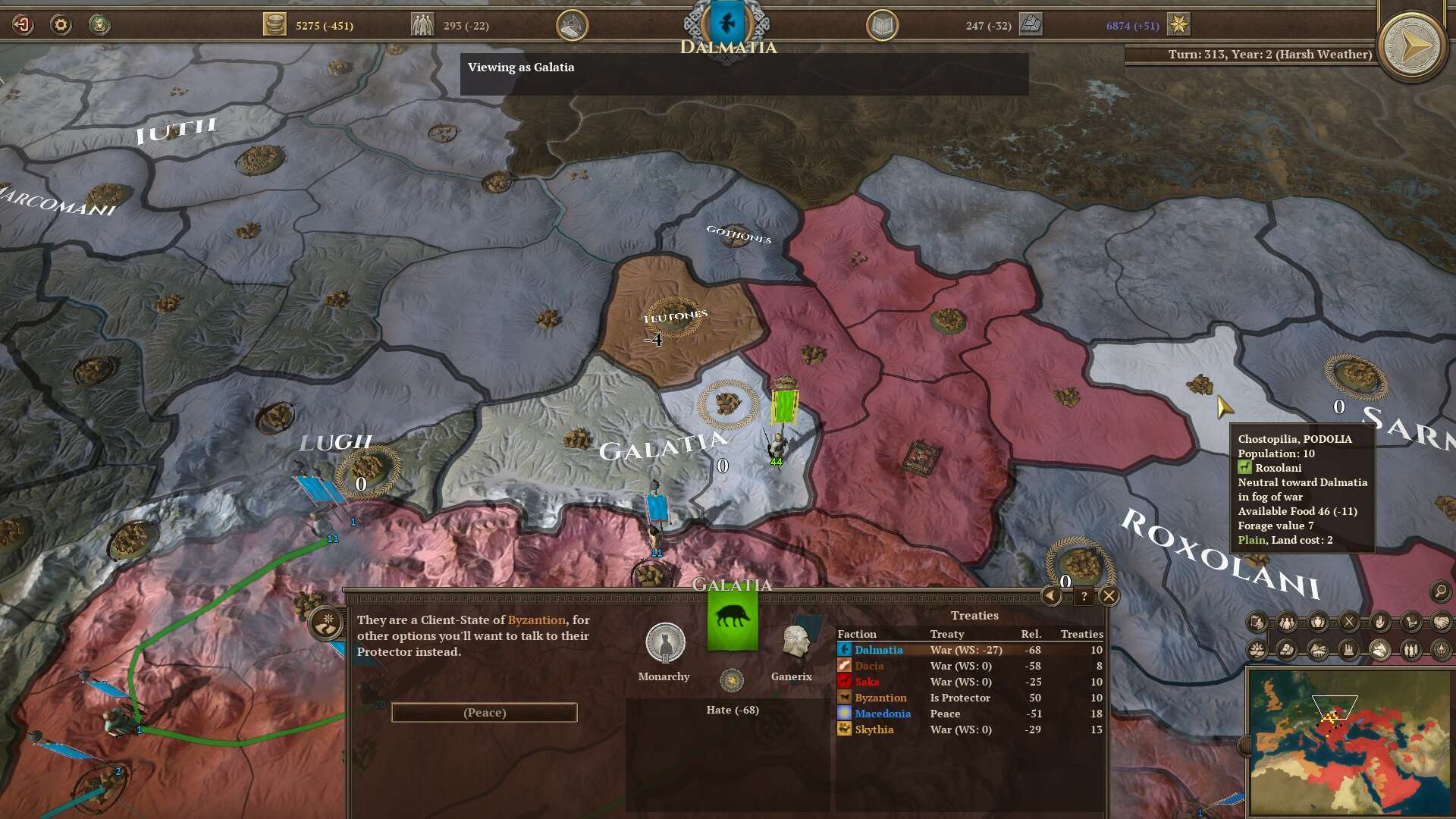Select the Peace option button
Viewport: 1456px width, 819px height.
tap(484, 713)
